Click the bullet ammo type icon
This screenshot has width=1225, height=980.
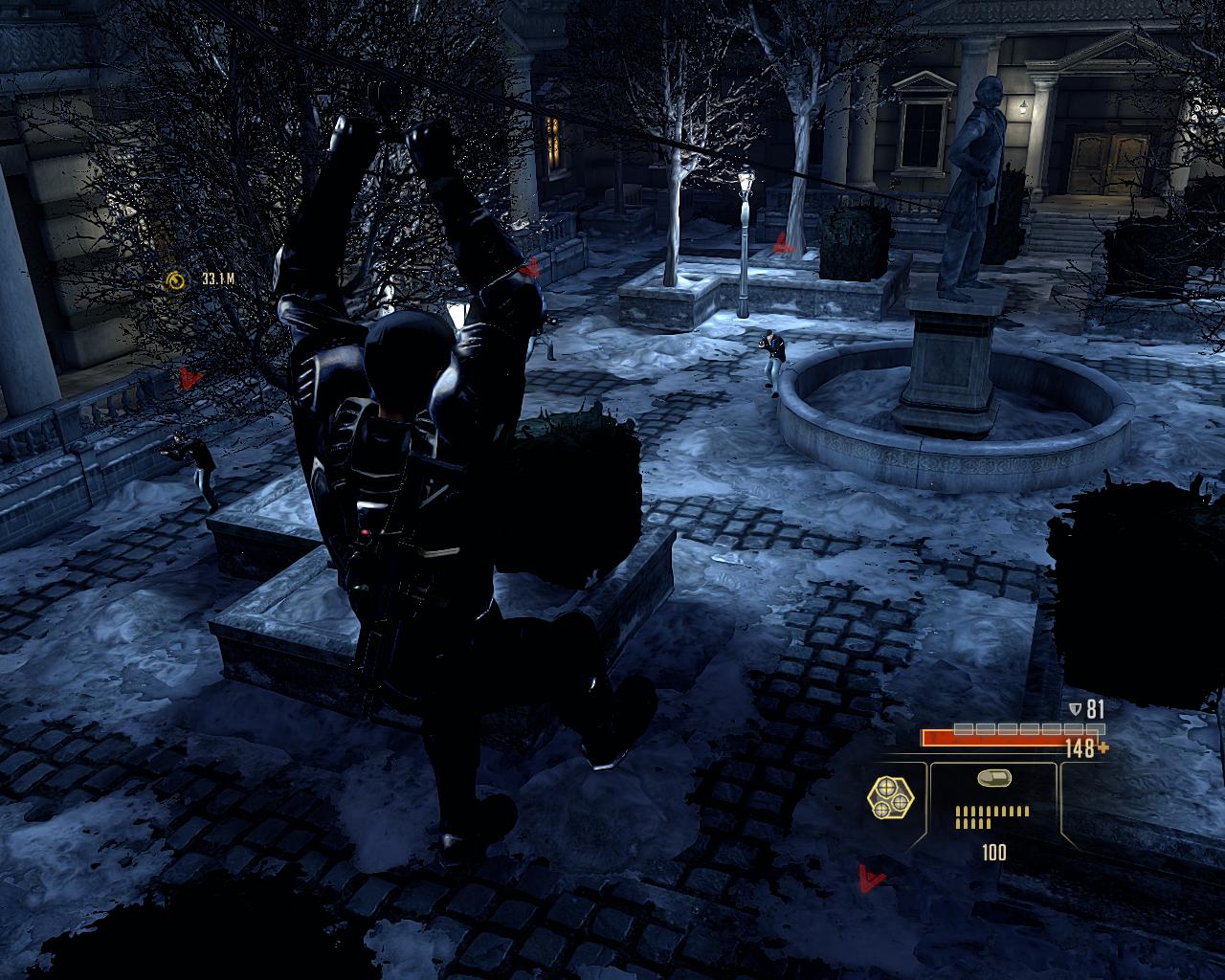pos(992,780)
